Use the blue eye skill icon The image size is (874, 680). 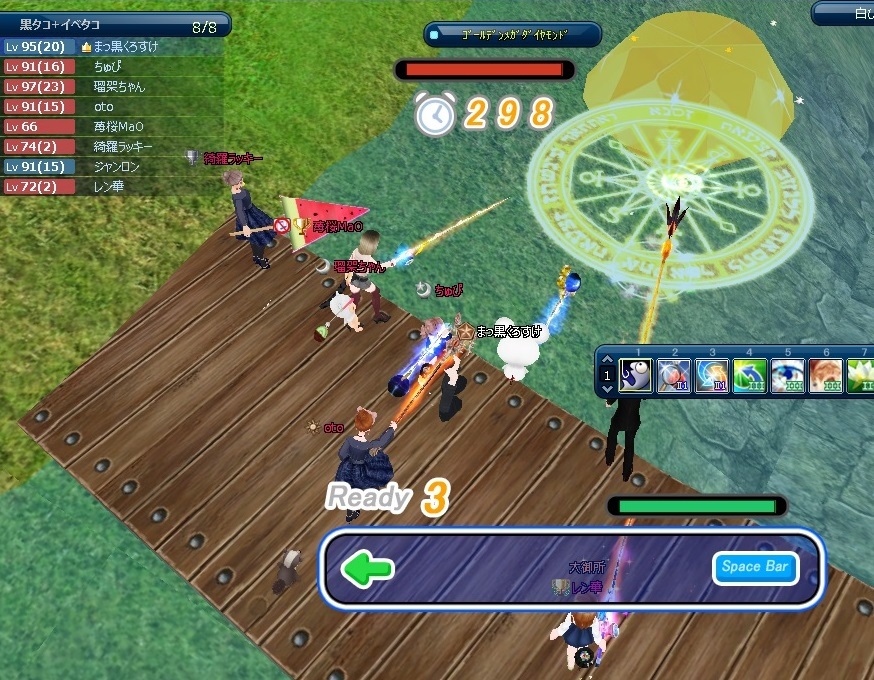[788, 376]
